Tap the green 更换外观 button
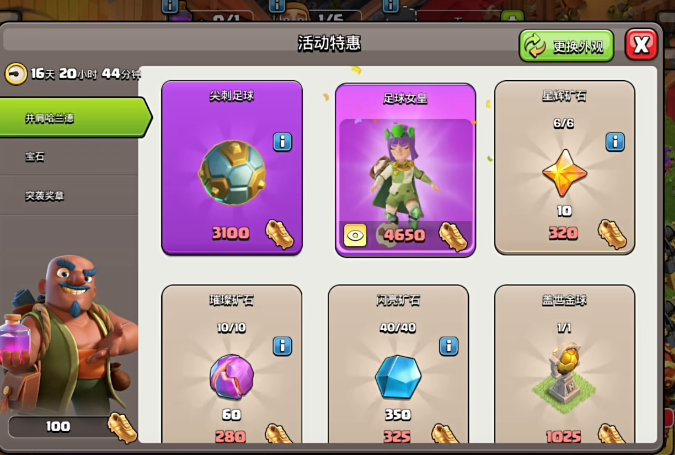Image resolution: width=675 pixels, height=455 pixels. point(566,46)
